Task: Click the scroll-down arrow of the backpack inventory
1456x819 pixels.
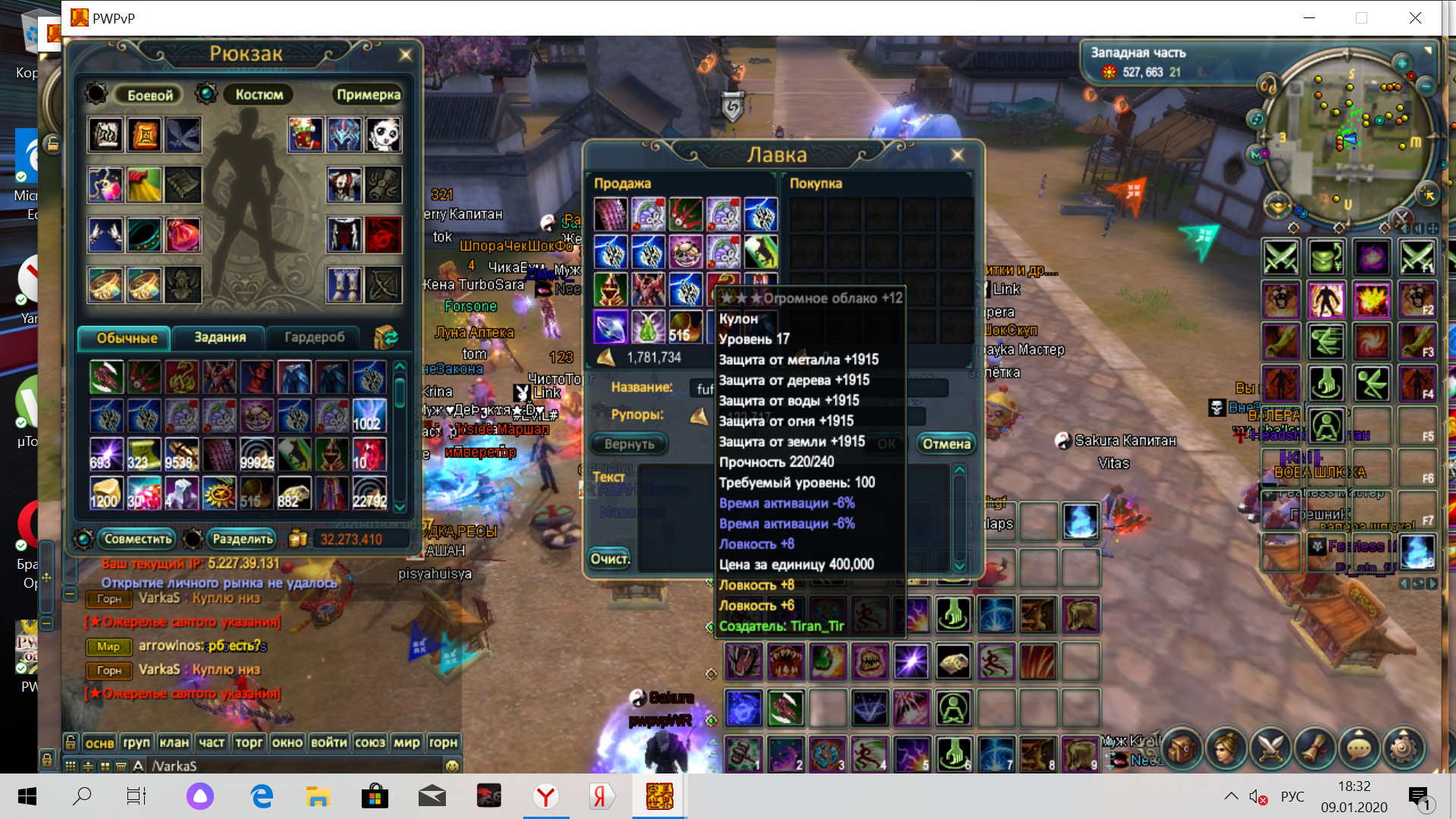Action: [x=400, y=502]
